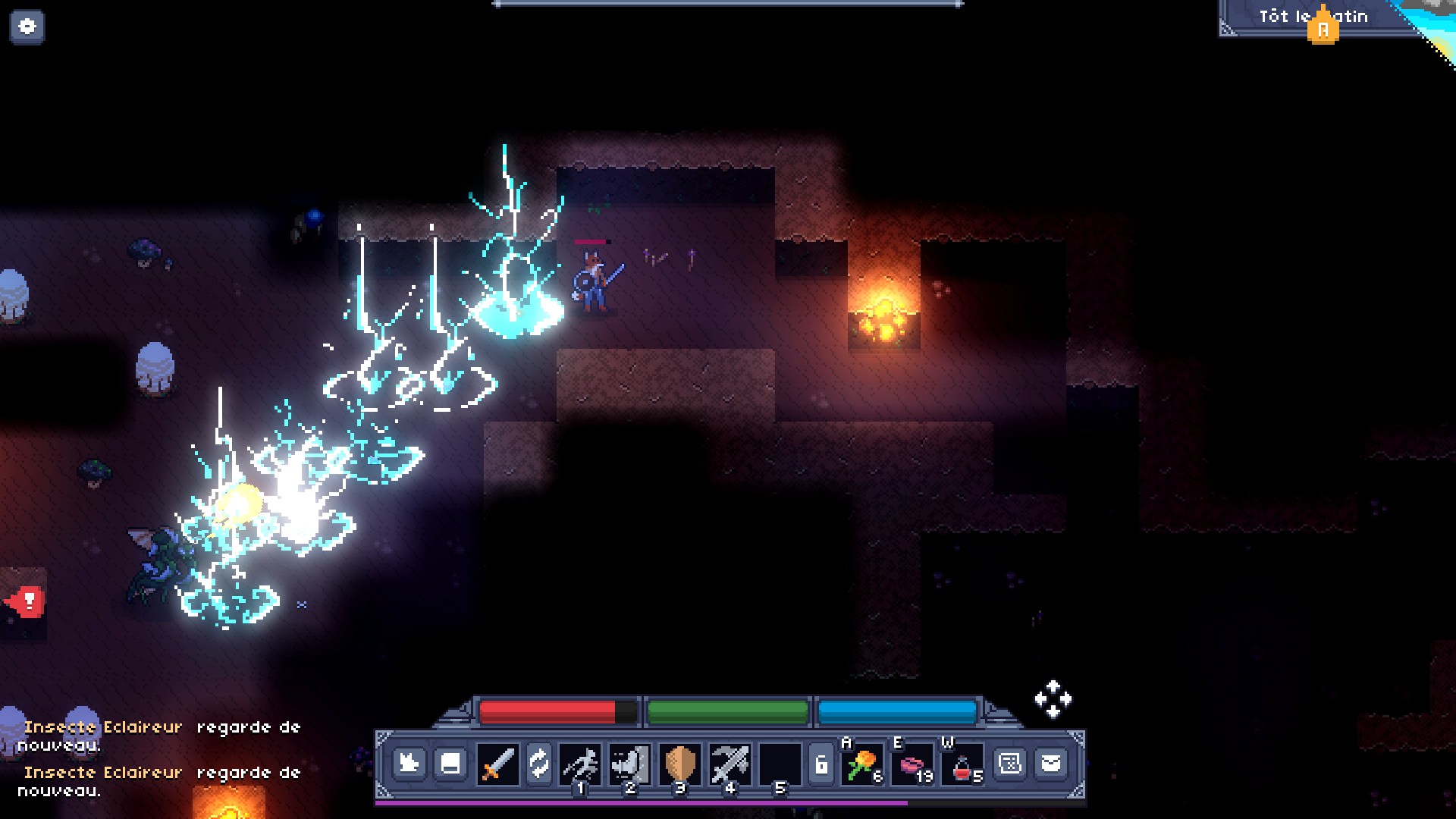Open the mail envelope button
Image resolution: width=1456 pixels, height=819 pixels.
1051,763
